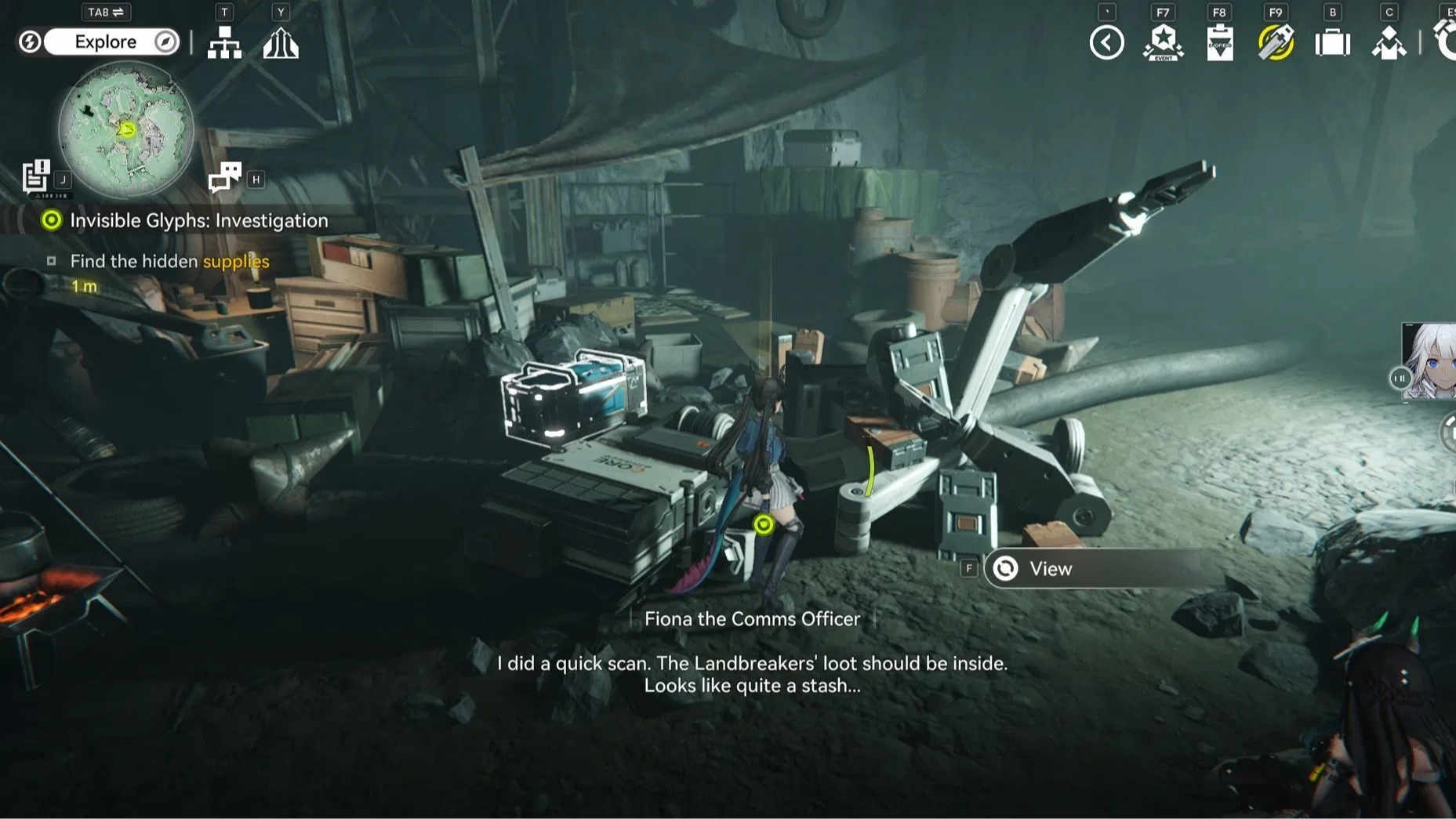Screen dimensions: 1456x819
Task: Open the operator character menu icon
Action: tap(1389, 43)
